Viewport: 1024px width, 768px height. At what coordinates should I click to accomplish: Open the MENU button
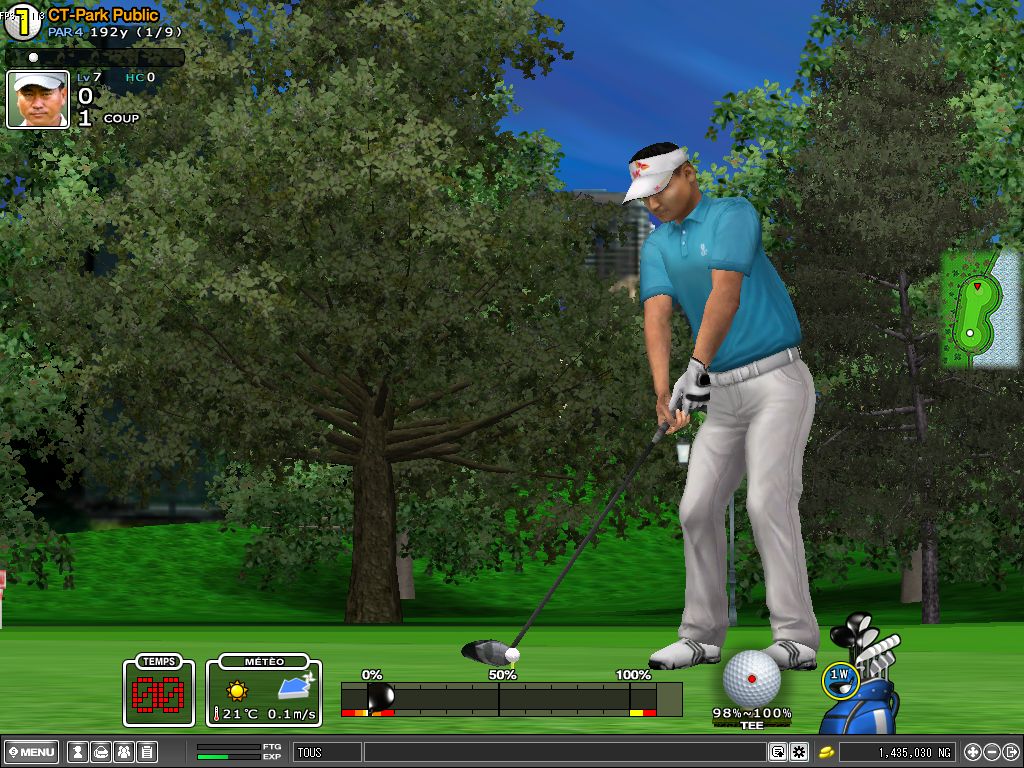(x=33, y=752)
